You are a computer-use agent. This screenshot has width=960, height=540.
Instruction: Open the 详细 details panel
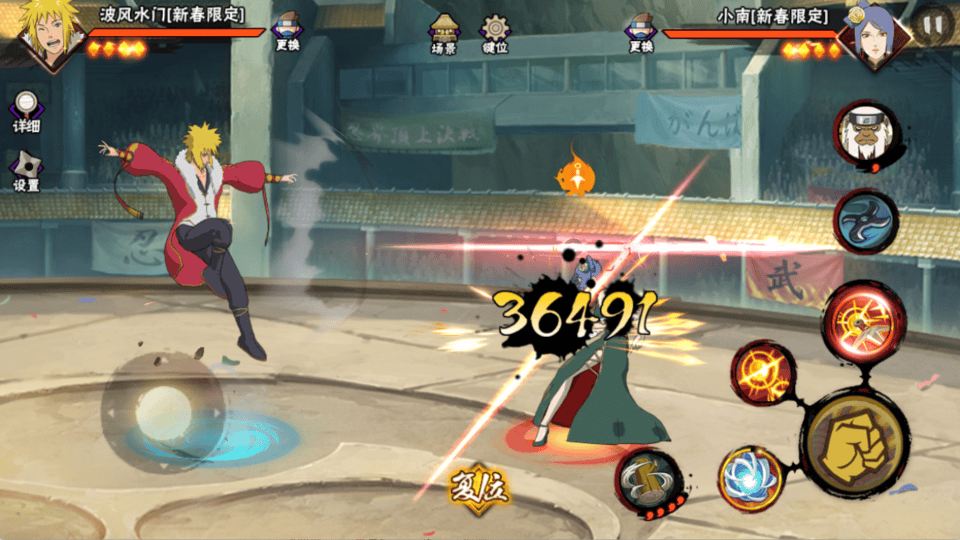[x=26, y=112]
